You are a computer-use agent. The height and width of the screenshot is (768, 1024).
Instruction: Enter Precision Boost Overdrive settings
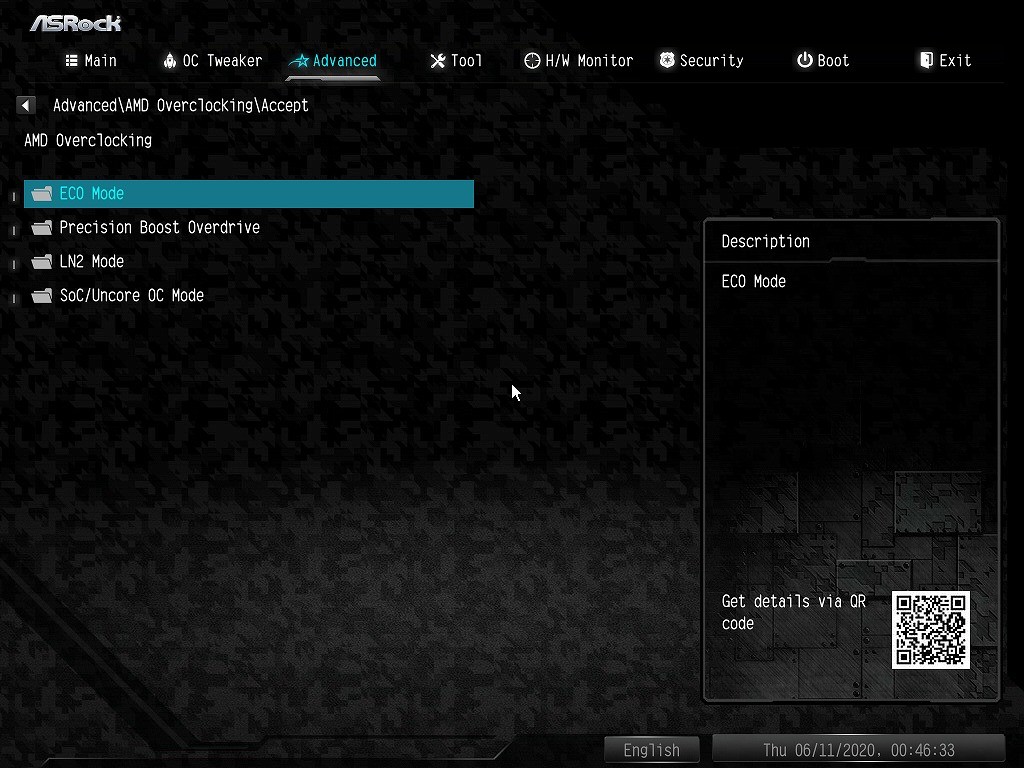point(159,228)
